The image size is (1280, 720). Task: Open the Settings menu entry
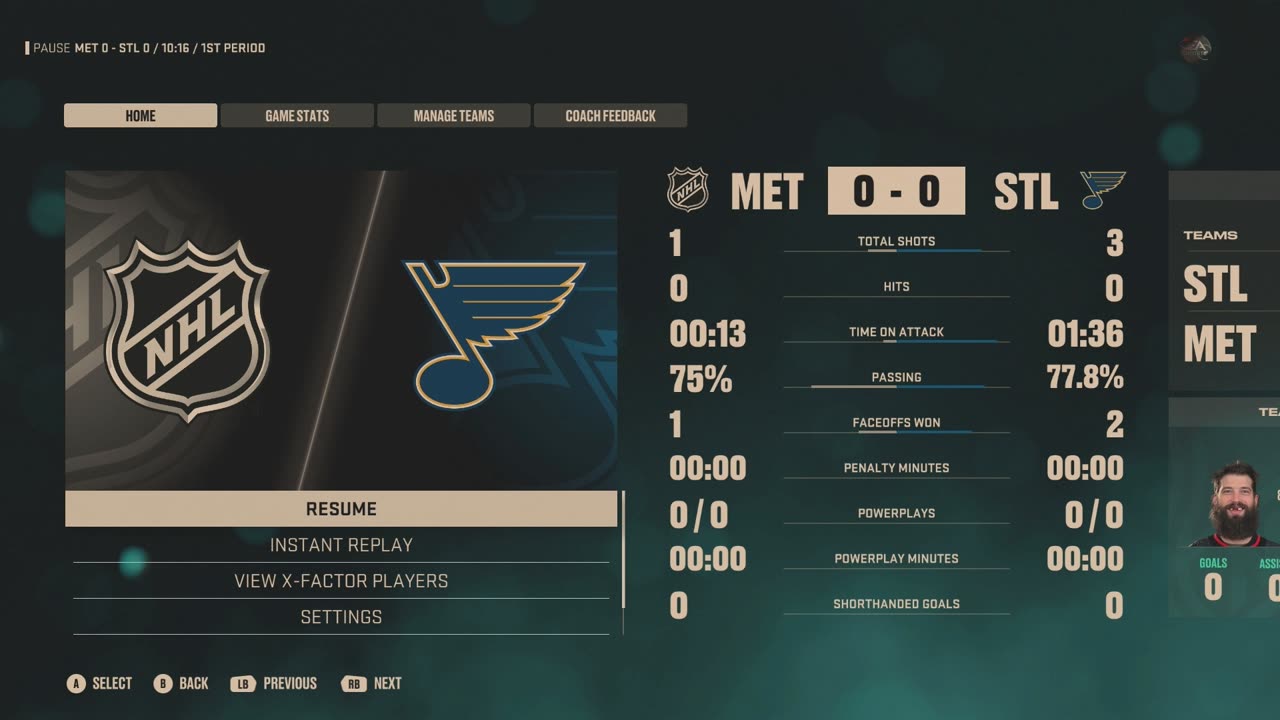[341, 617]
